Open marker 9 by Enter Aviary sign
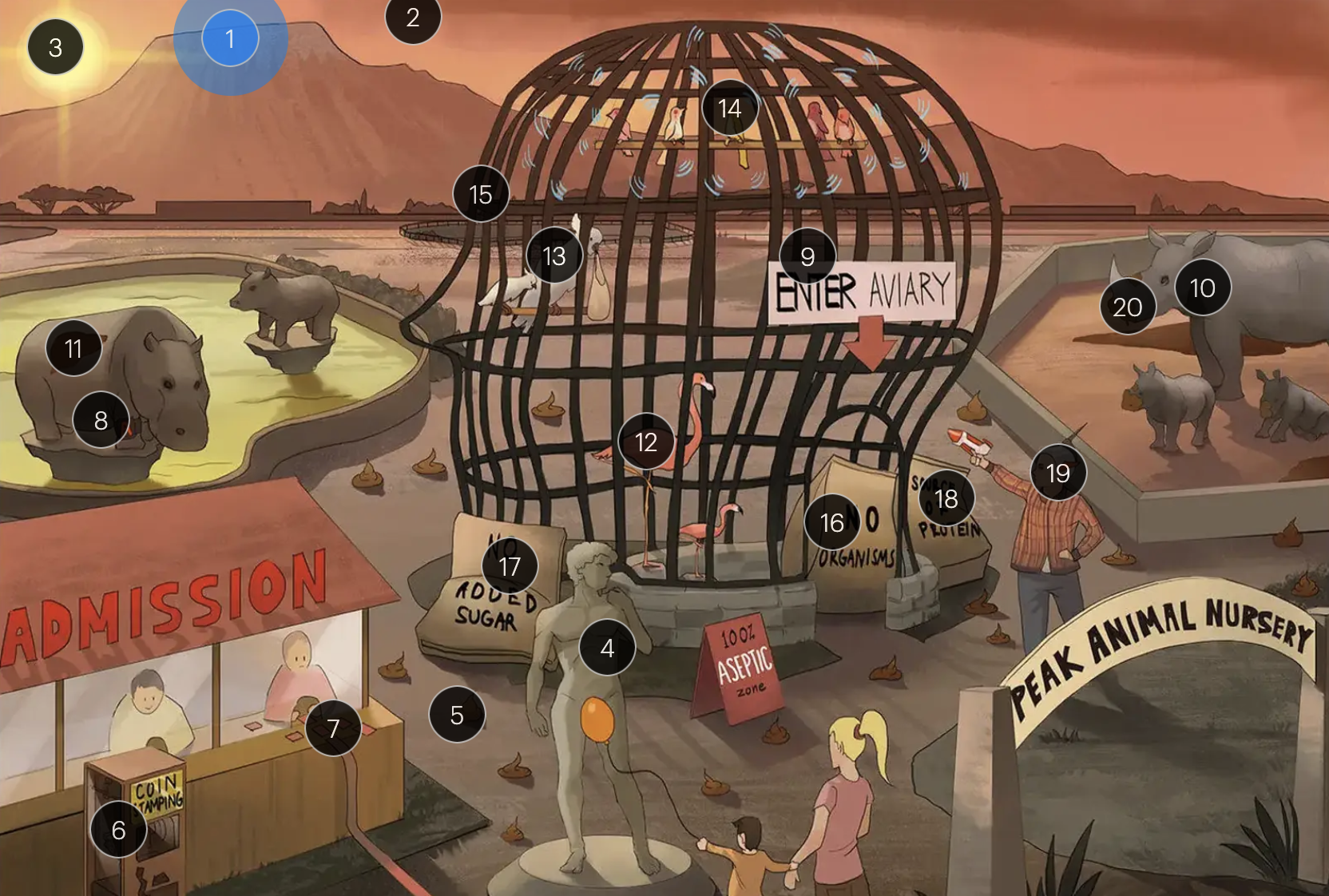 click(x=807, y=256)
